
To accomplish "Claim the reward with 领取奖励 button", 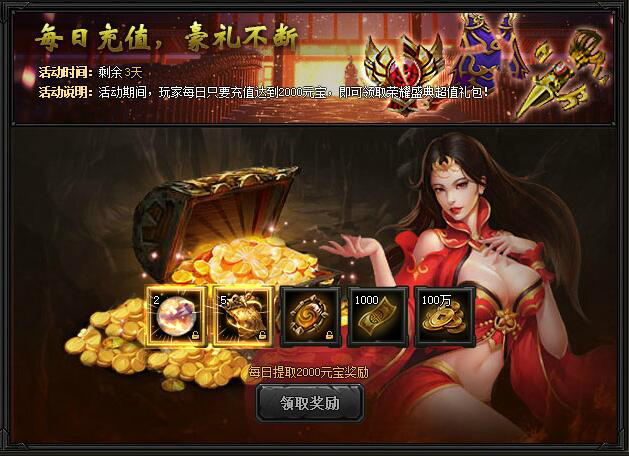I will point(310,403).
